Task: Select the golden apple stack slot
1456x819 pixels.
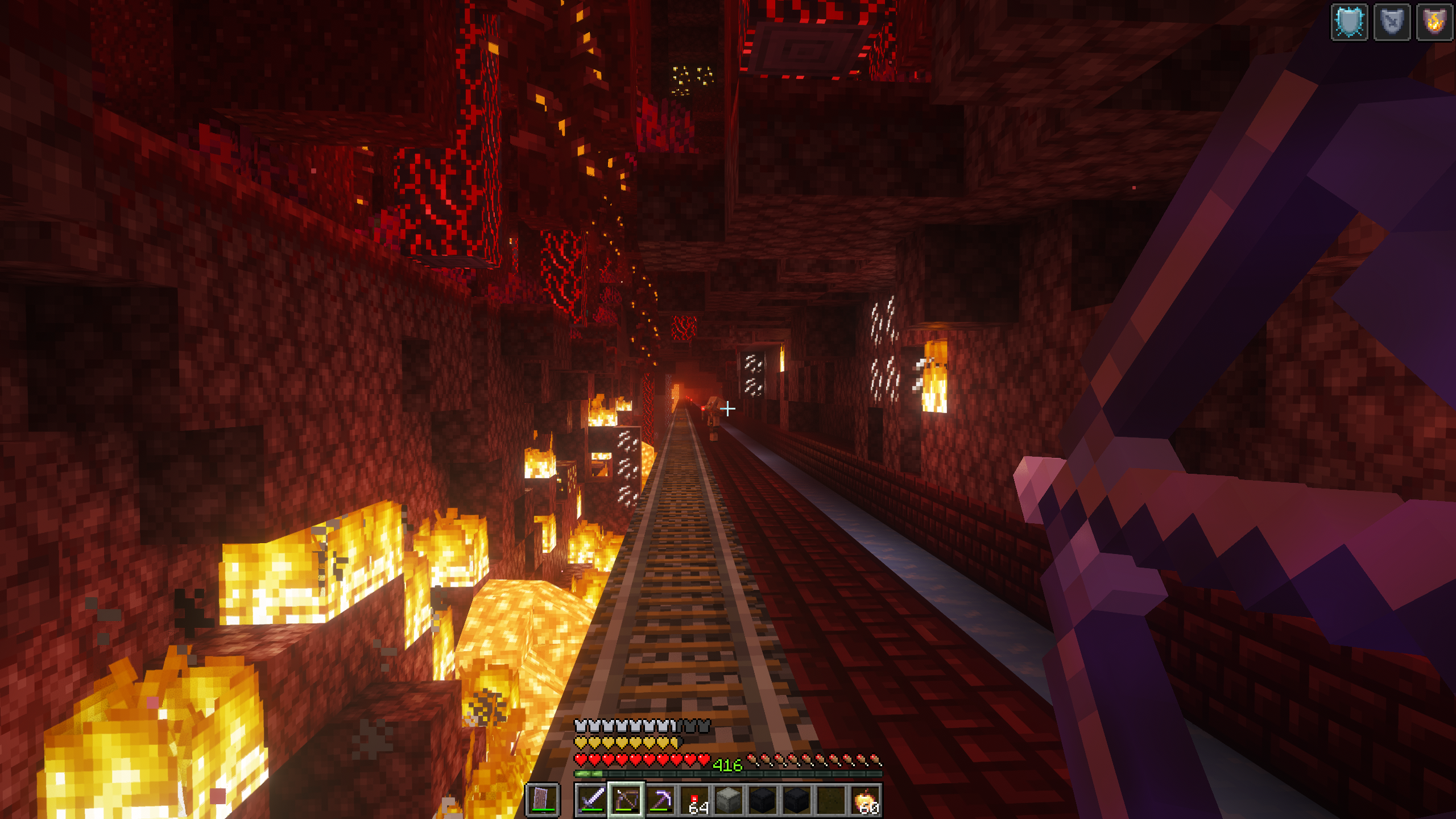Action: point(865,800)
